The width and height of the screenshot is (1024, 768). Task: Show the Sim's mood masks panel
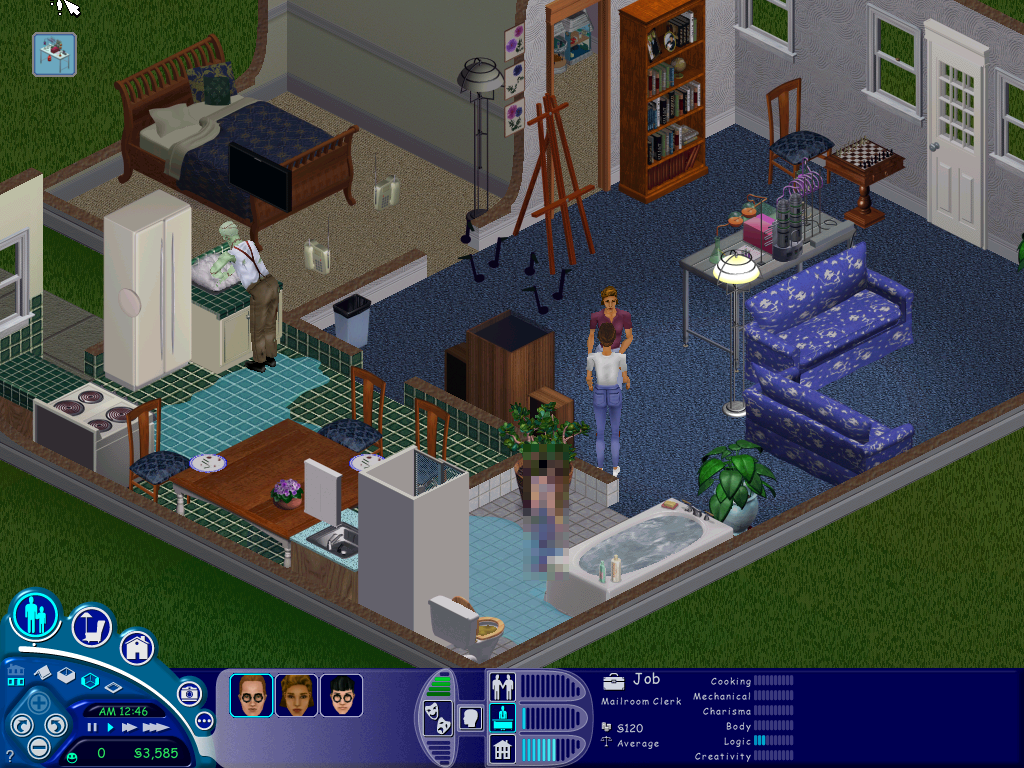[438, 718]
